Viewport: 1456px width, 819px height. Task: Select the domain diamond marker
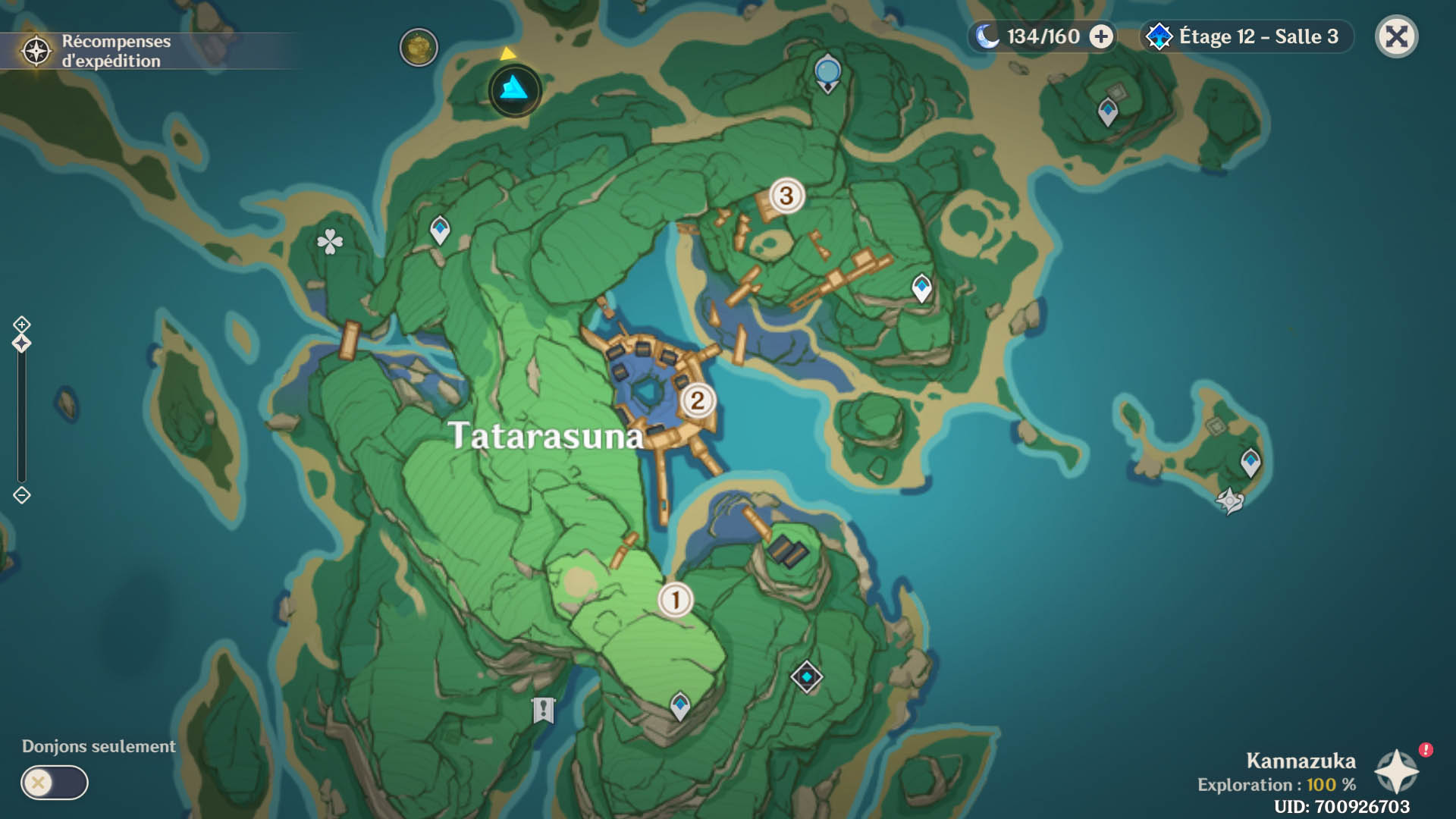pos(806,676)
